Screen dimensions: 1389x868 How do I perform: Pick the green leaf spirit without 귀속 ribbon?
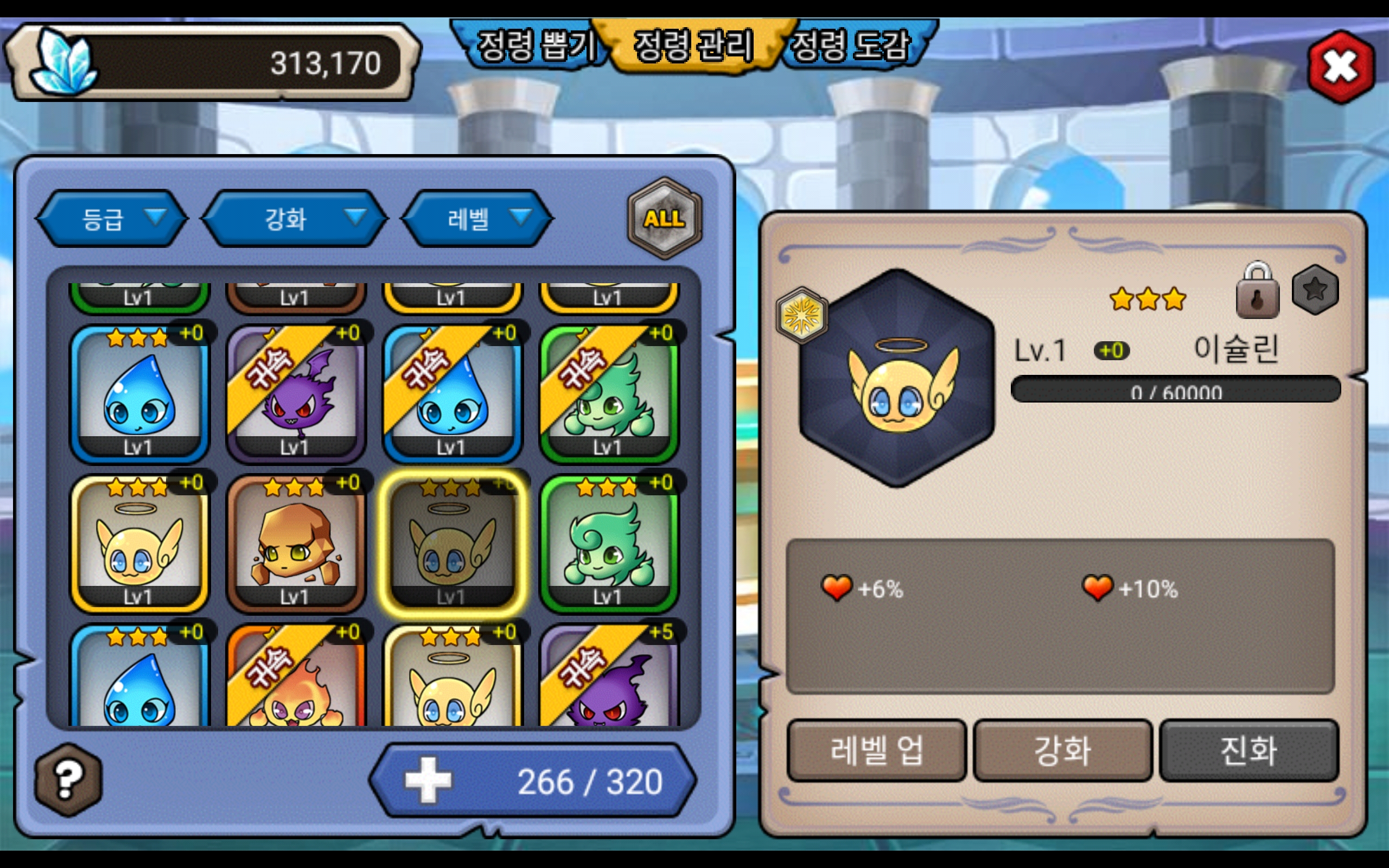pyautogui.click(x=609, y=544)
